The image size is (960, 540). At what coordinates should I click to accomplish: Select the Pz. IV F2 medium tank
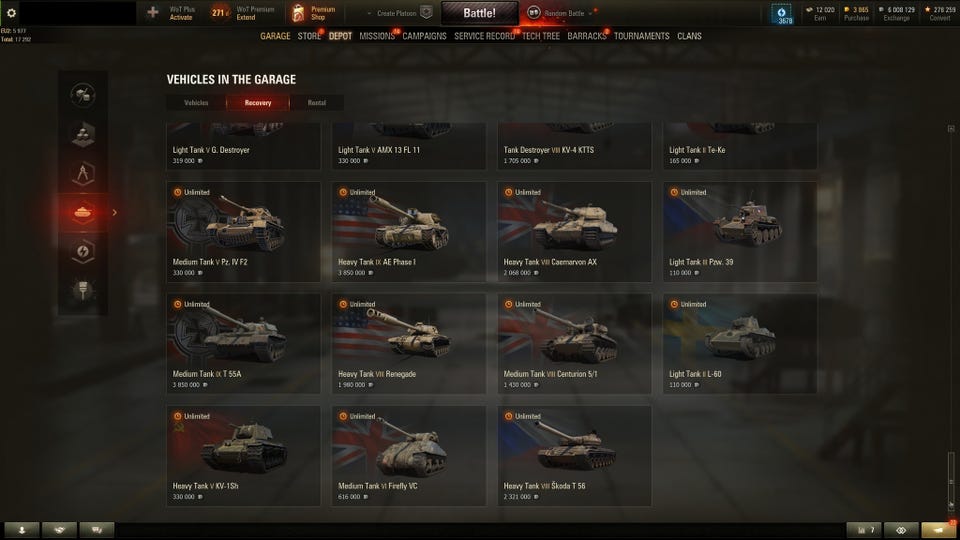pos(244,231)
